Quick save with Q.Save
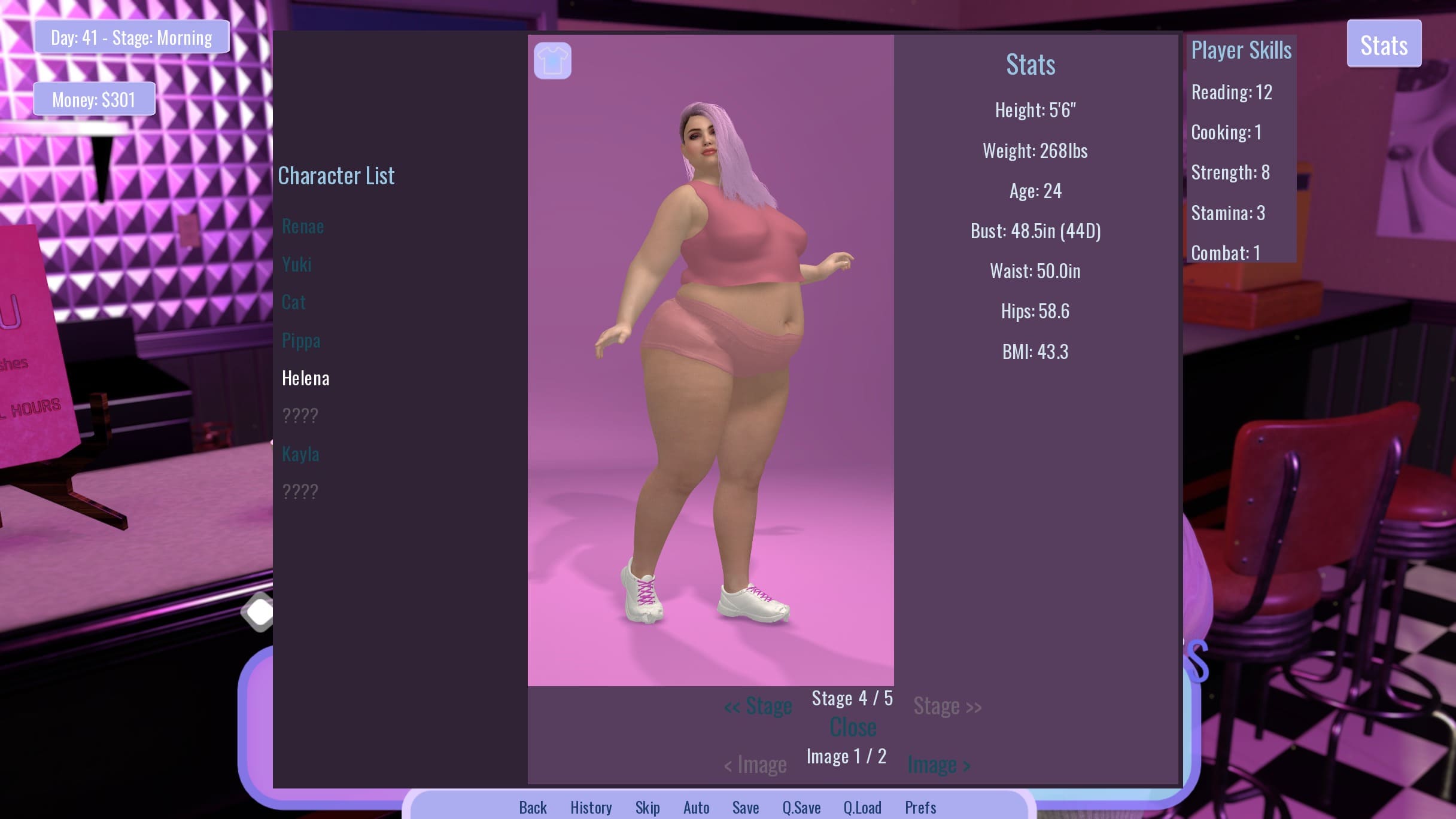Viewport: 1456px width, 819px height. pyautogui.click(x=801, y=808)
